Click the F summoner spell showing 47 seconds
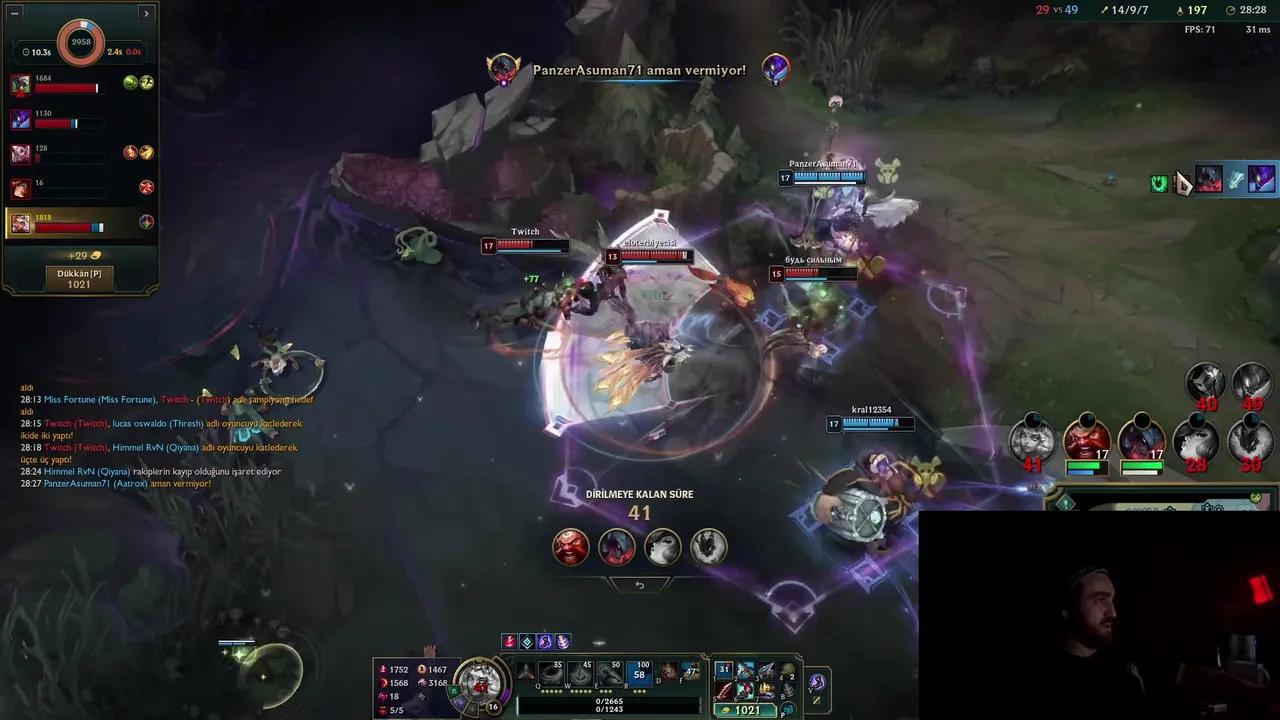 tap(691, 673)
